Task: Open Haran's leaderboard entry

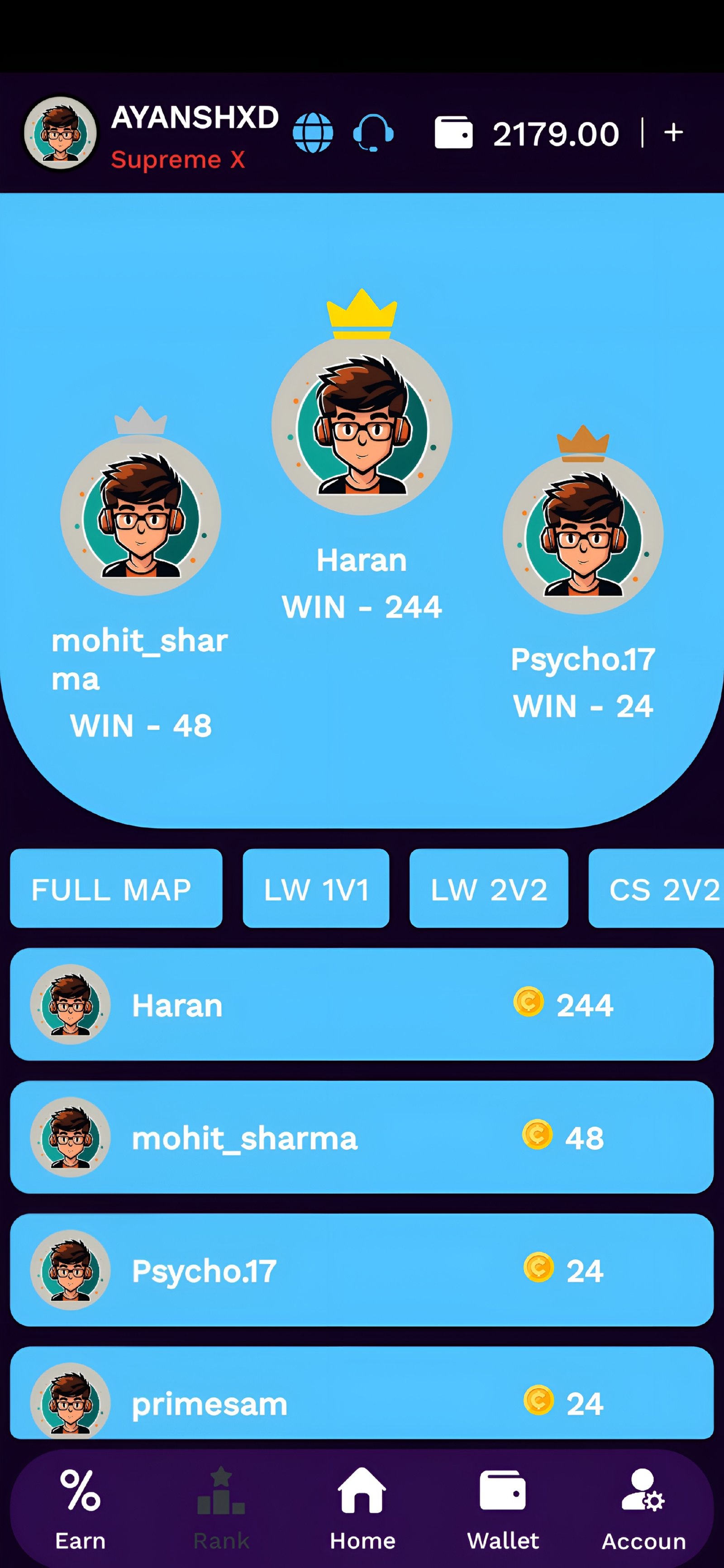Action: pyautogui.click(x=362, y=1005)
